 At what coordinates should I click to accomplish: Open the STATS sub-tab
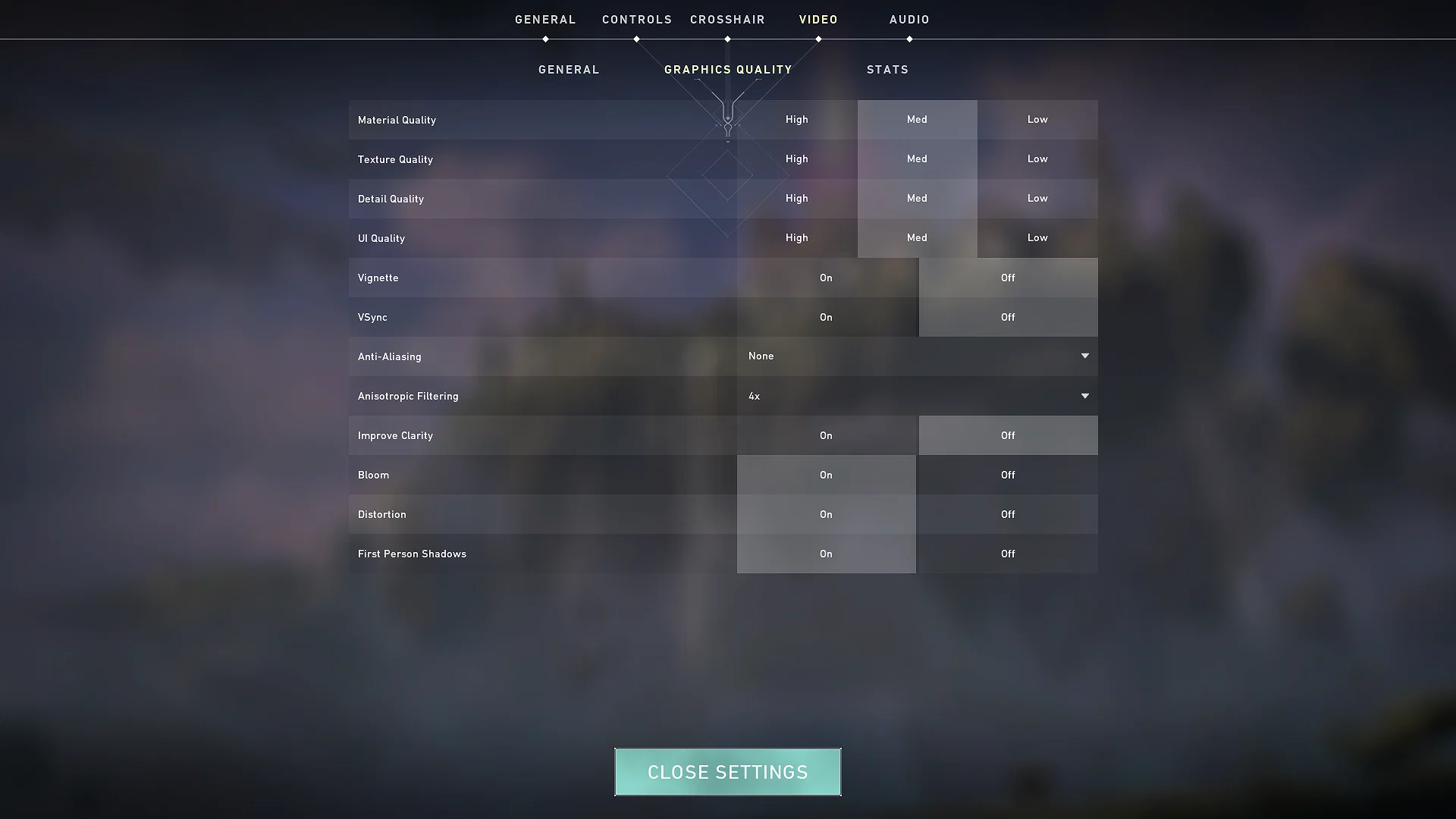pyautogui.click(x=887, y=69)
